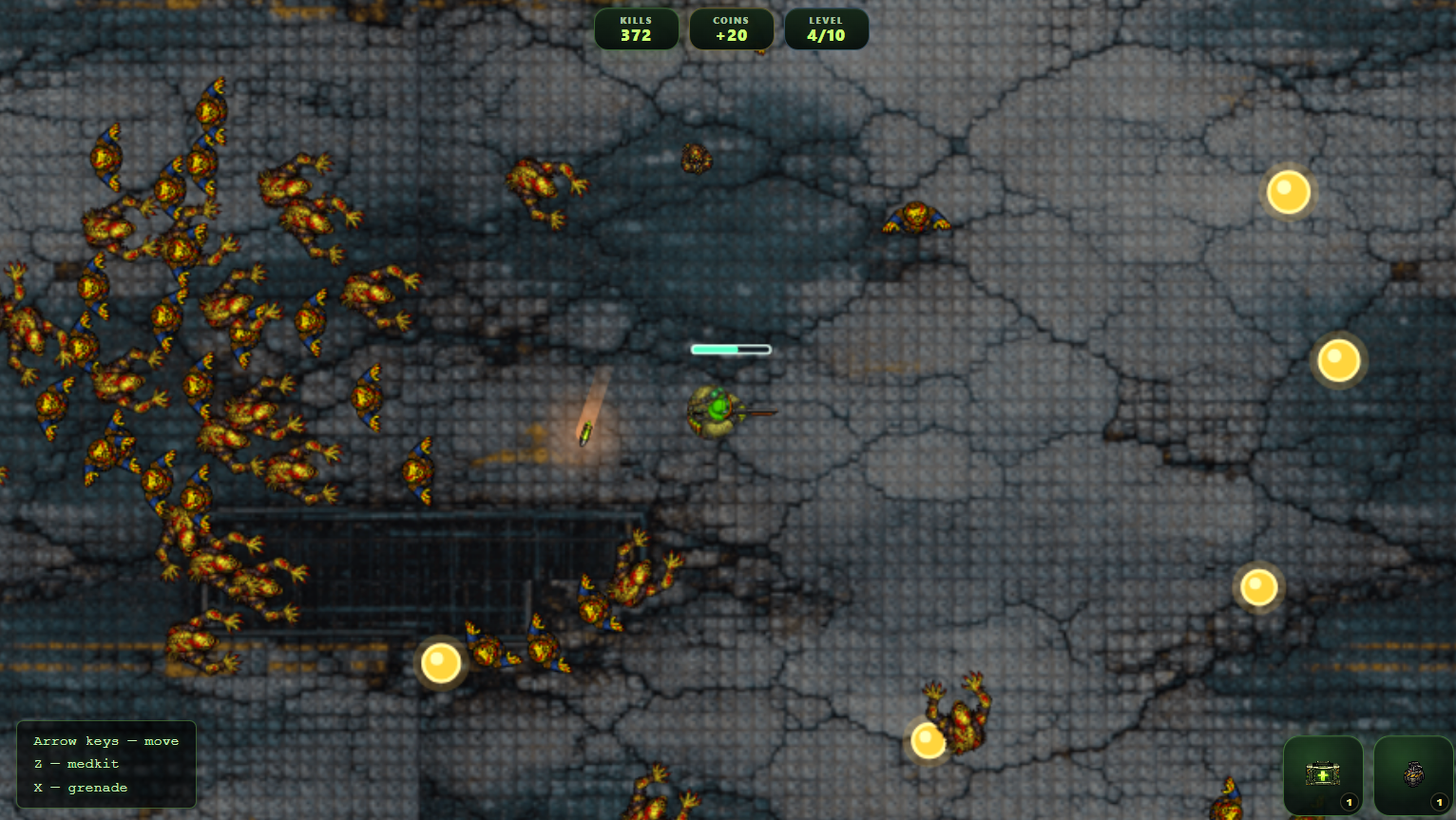Click the COINS counter panel

(x=731, y=29)
